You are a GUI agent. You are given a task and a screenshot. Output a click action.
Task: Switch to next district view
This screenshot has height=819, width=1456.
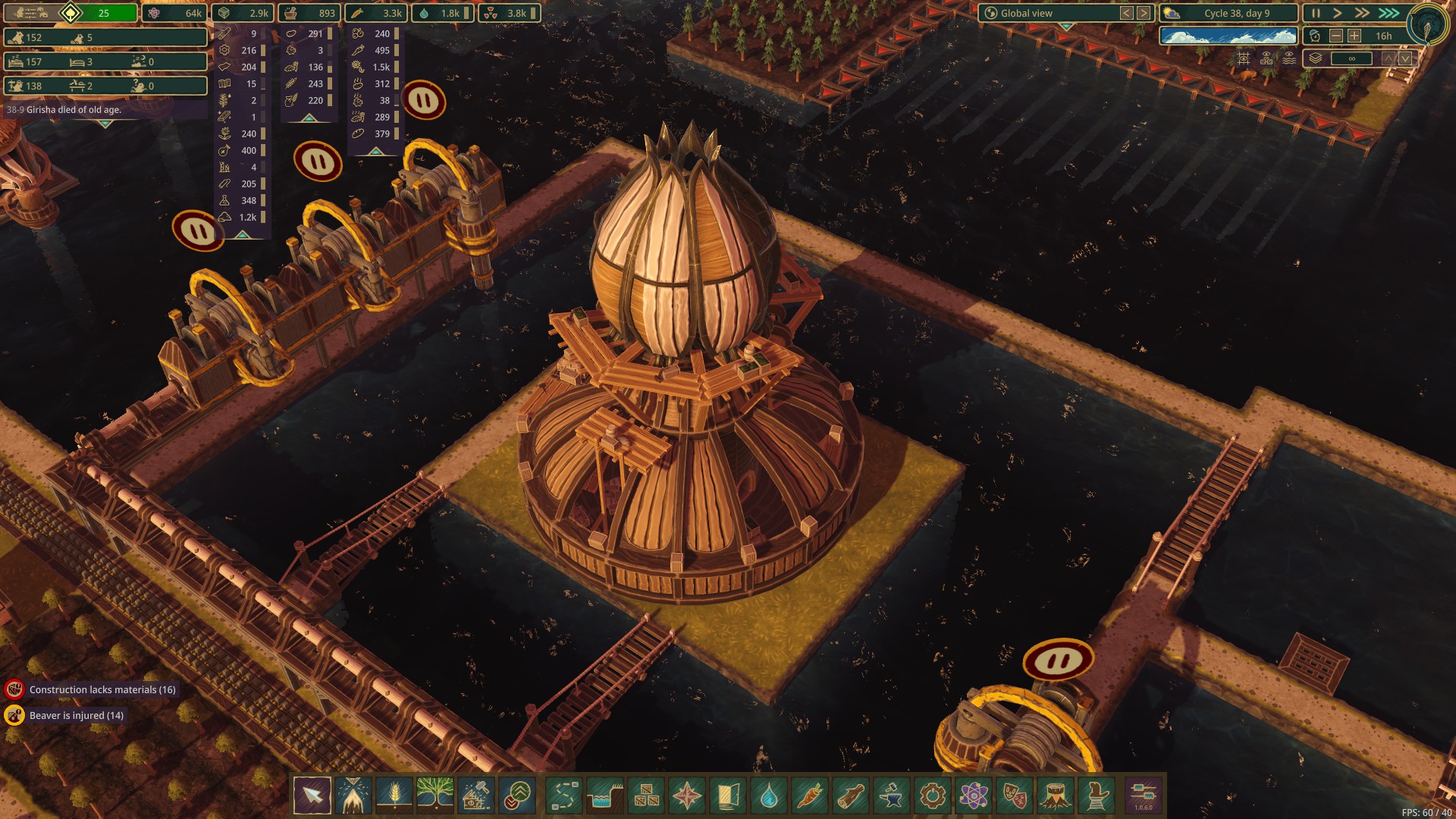[1144, 13]
